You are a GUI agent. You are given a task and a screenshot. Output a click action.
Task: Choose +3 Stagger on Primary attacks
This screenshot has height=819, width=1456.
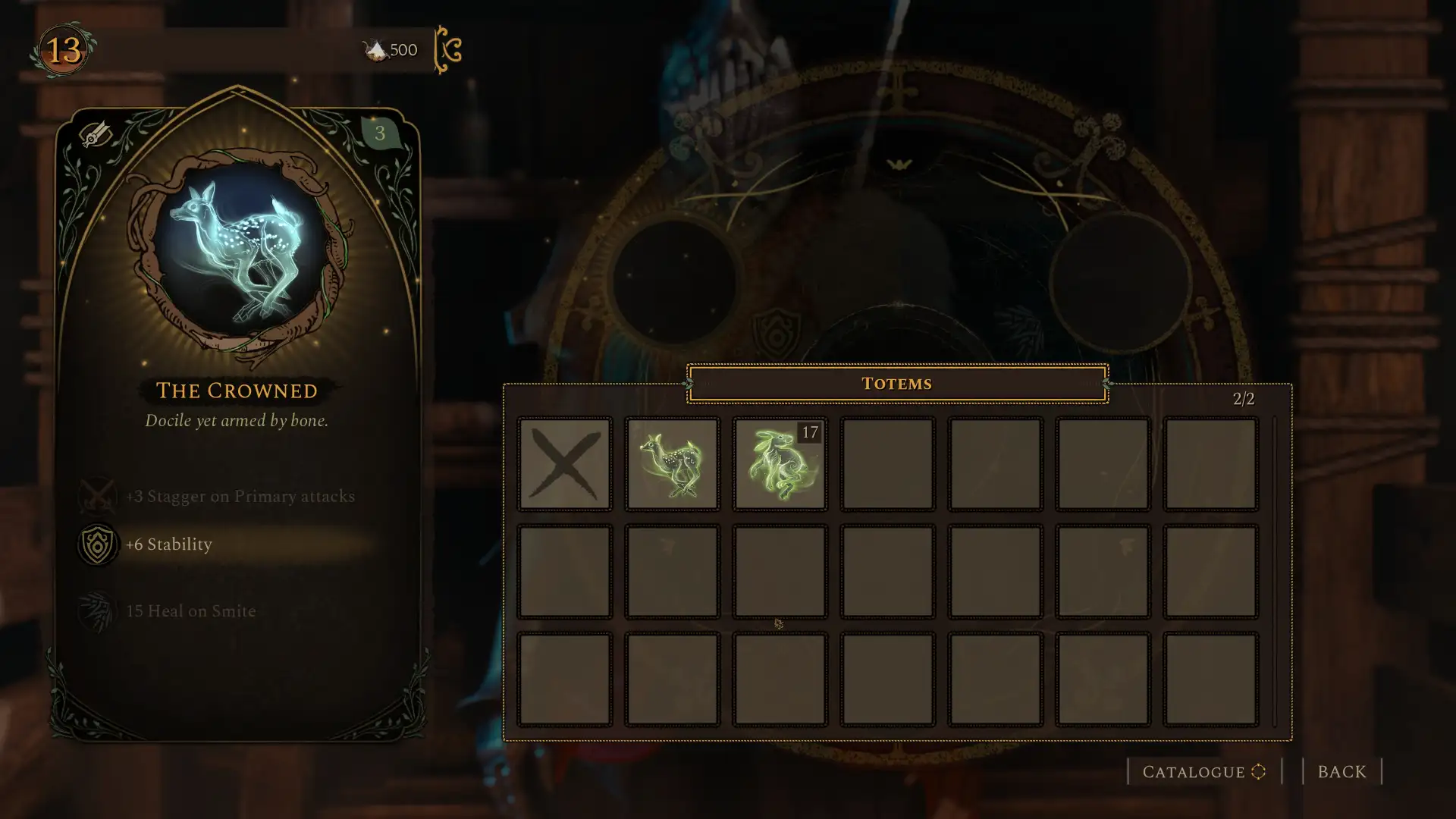(240, 497)
